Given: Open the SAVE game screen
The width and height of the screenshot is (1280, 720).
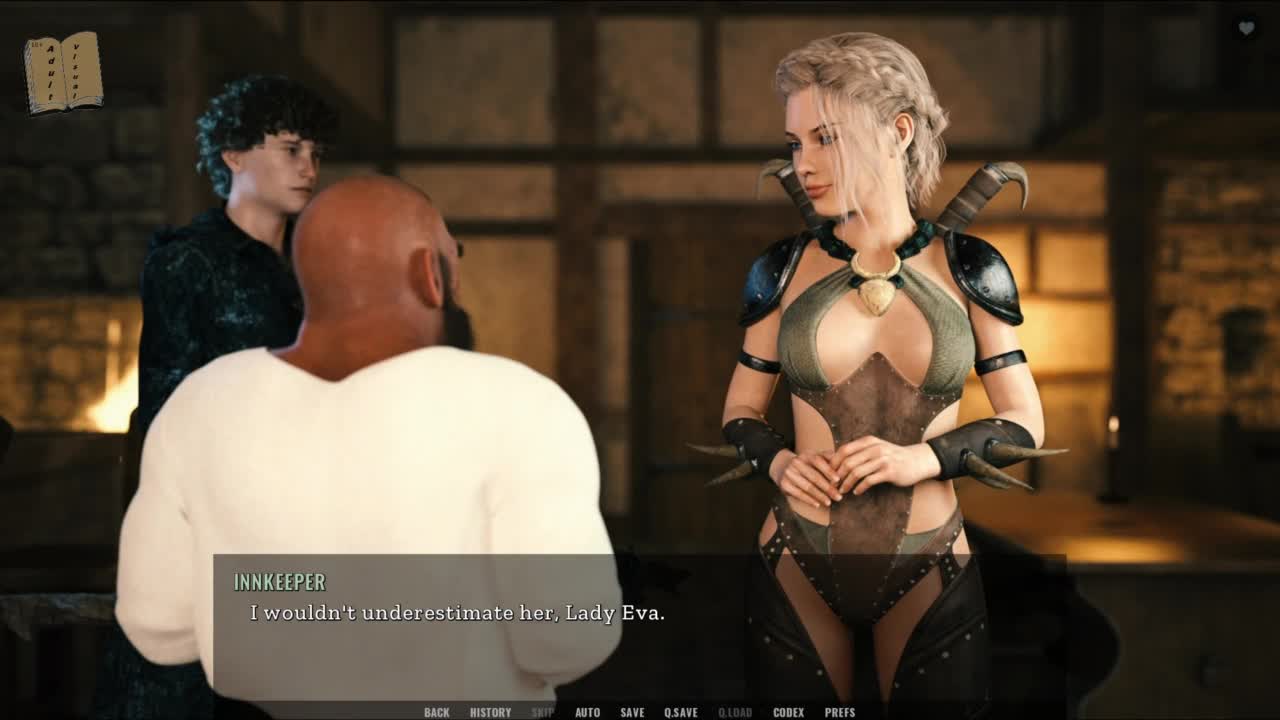Looking at the screenshot, I should 632,712.
